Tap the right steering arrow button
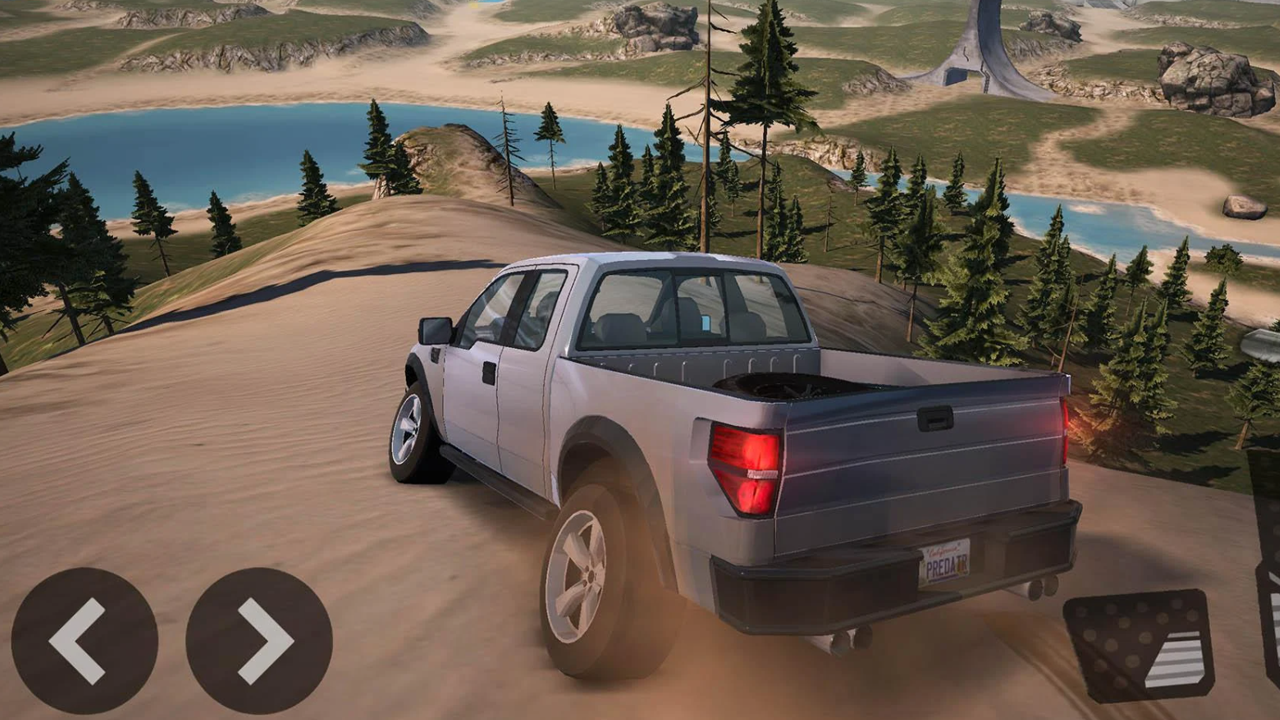Viewport: 1280px width, 720px height. point(258,640)
